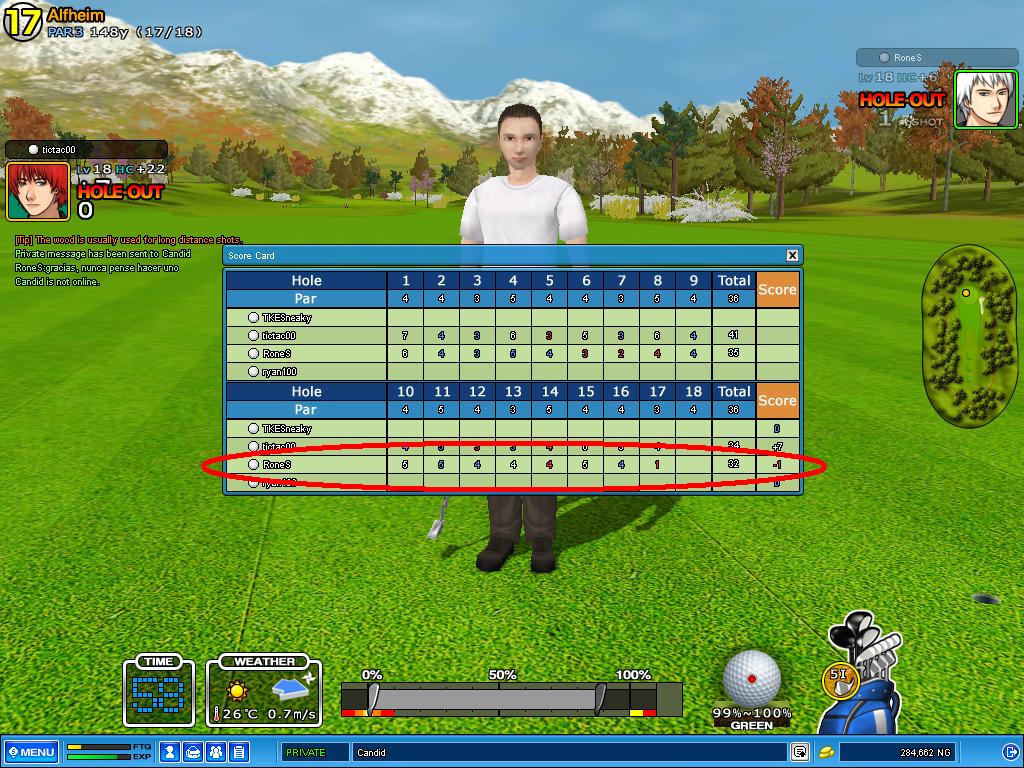1024x768 pixels.
Task: Open the MENU button
Action: click(x=30, y=752)
